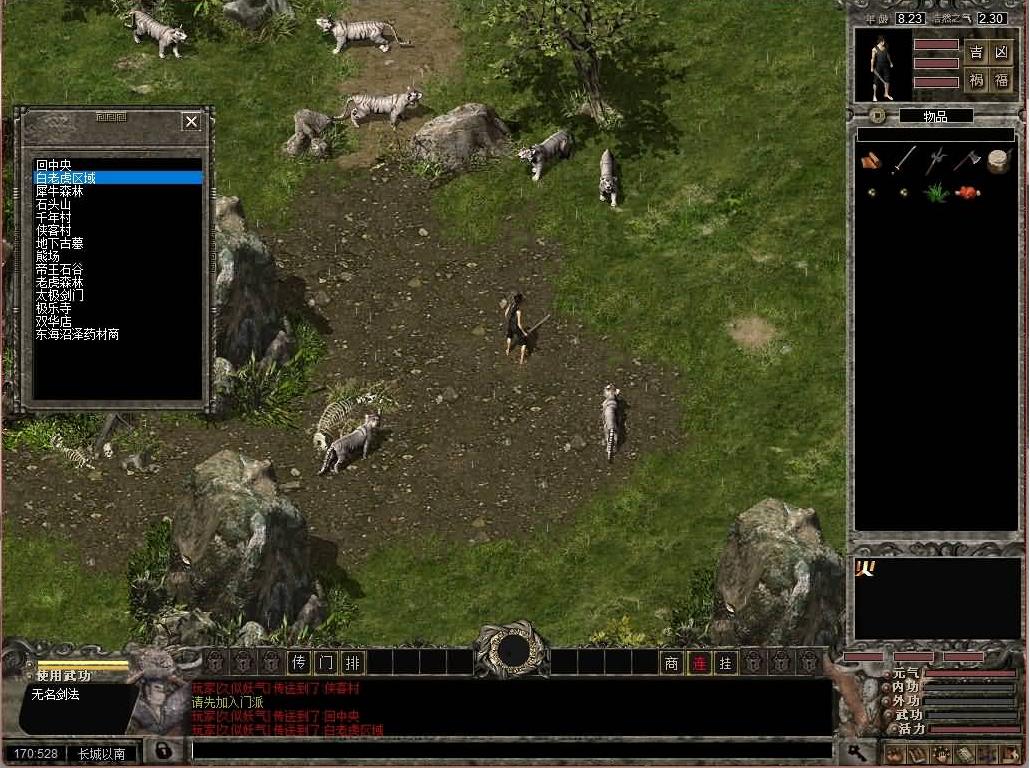Select 千年村 from the list
This screenshot has height=768, width=1030.
[54, 217]
